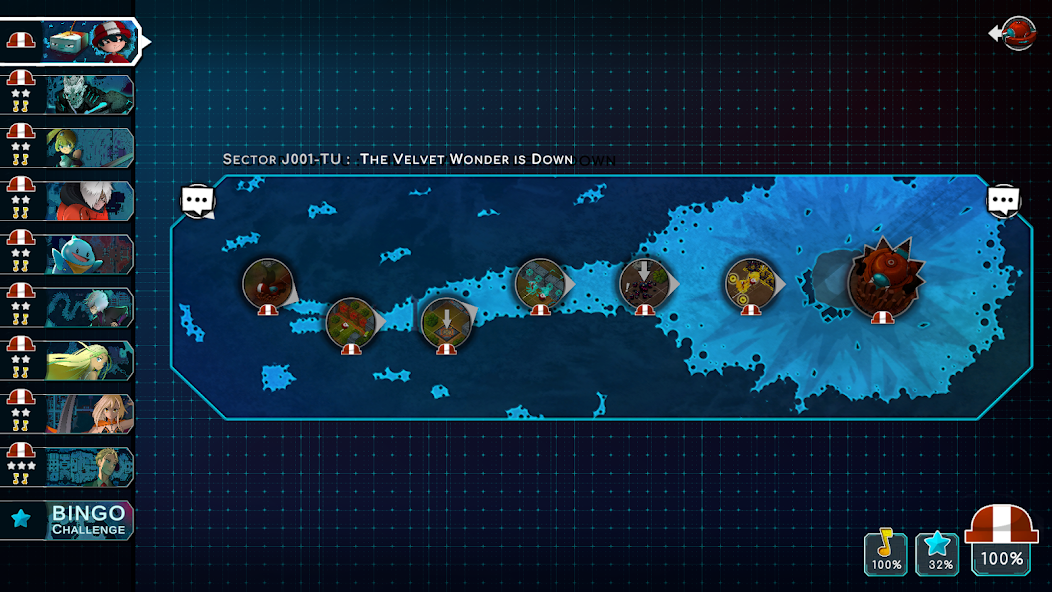This screenshot has height=592, width=1052.
Task: Click the blue star 32% badge
Action: tap(937, 553)
